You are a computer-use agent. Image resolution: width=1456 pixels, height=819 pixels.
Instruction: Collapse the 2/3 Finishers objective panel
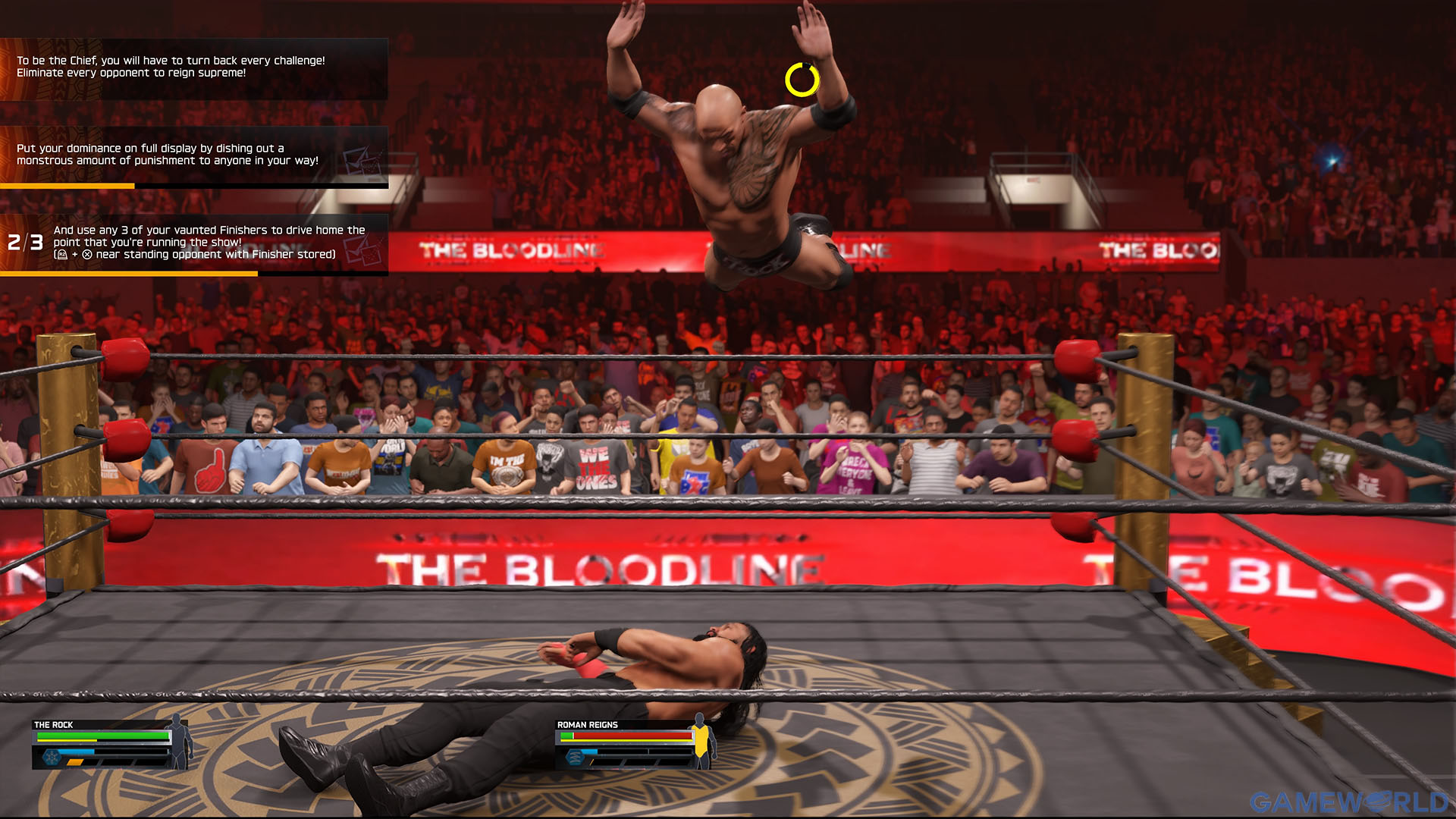tap(205, 243)
